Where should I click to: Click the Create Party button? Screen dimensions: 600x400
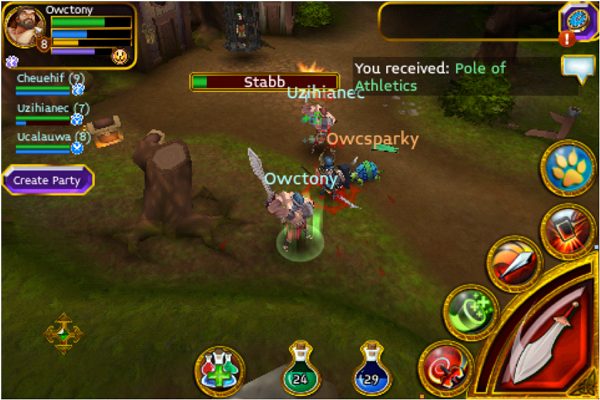click(x=47, y=180)
